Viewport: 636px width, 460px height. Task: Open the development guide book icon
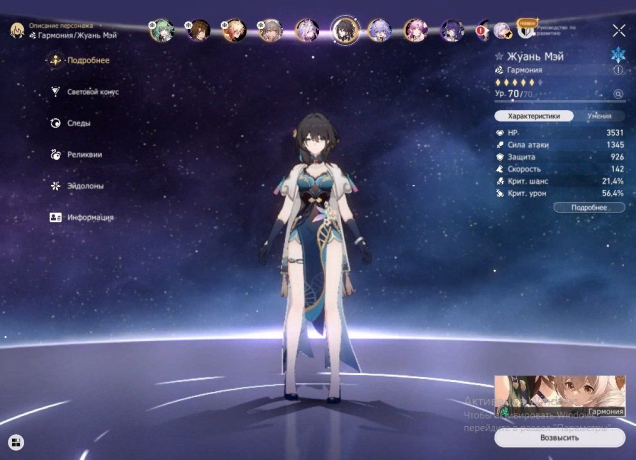[x=524, y=27]
